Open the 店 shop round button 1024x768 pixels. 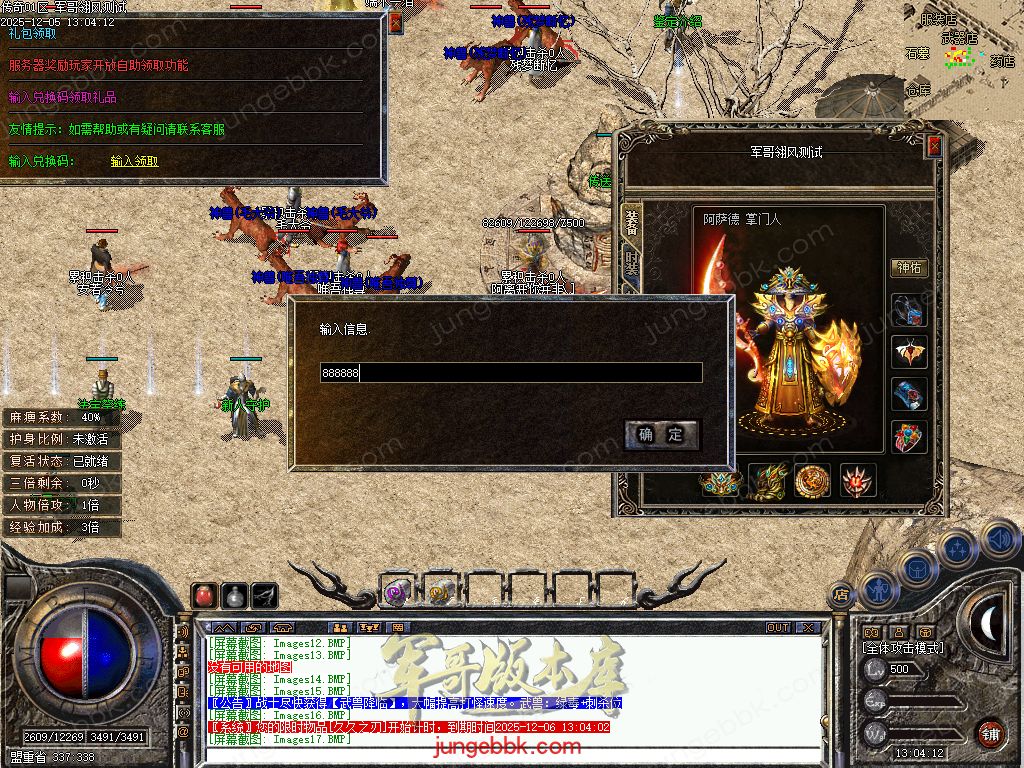[841, 592]
